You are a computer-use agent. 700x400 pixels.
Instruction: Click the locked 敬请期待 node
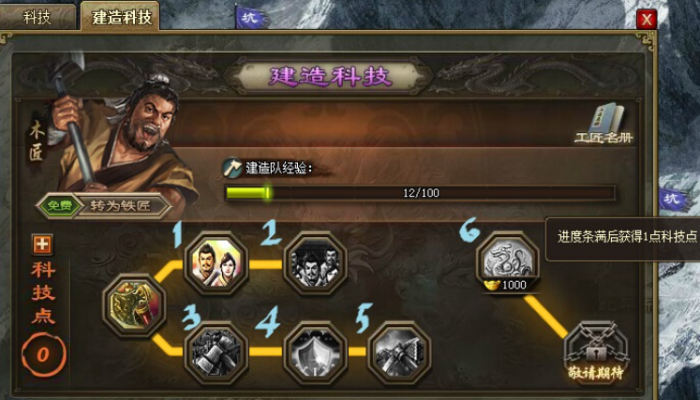594,352
